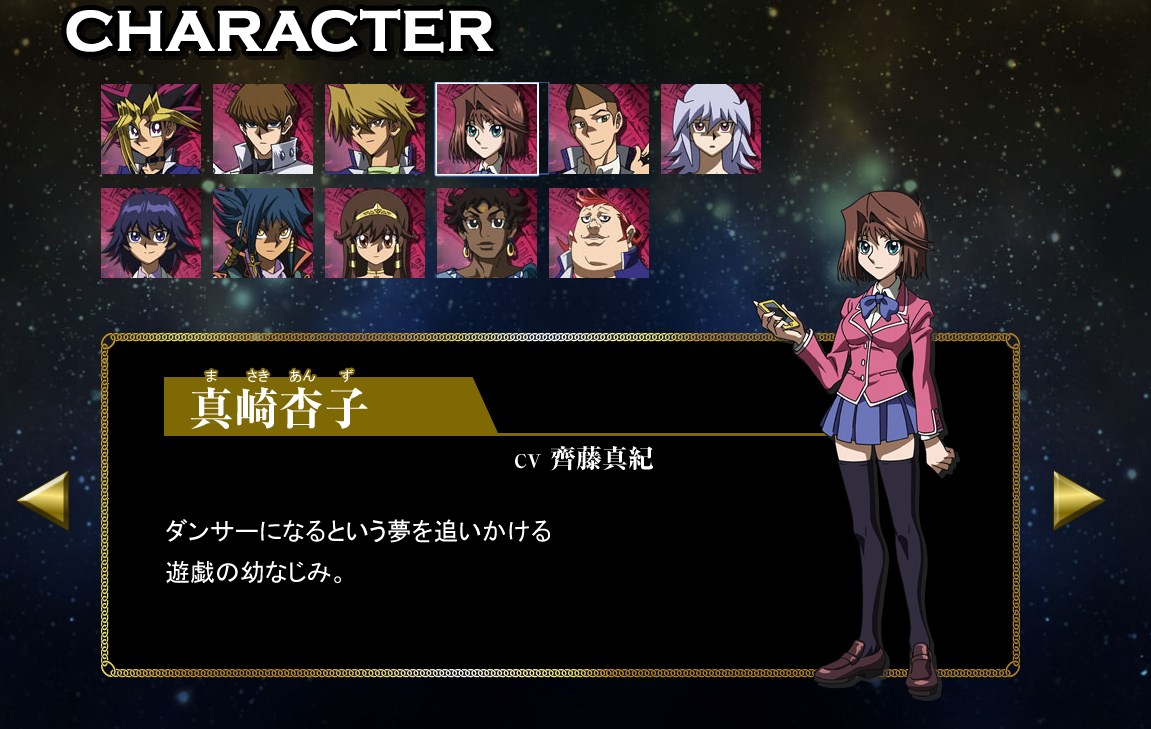Screen dimensions: 1151x729
Task: Go to the previous character with left arrow
Action: click(44, 499)
